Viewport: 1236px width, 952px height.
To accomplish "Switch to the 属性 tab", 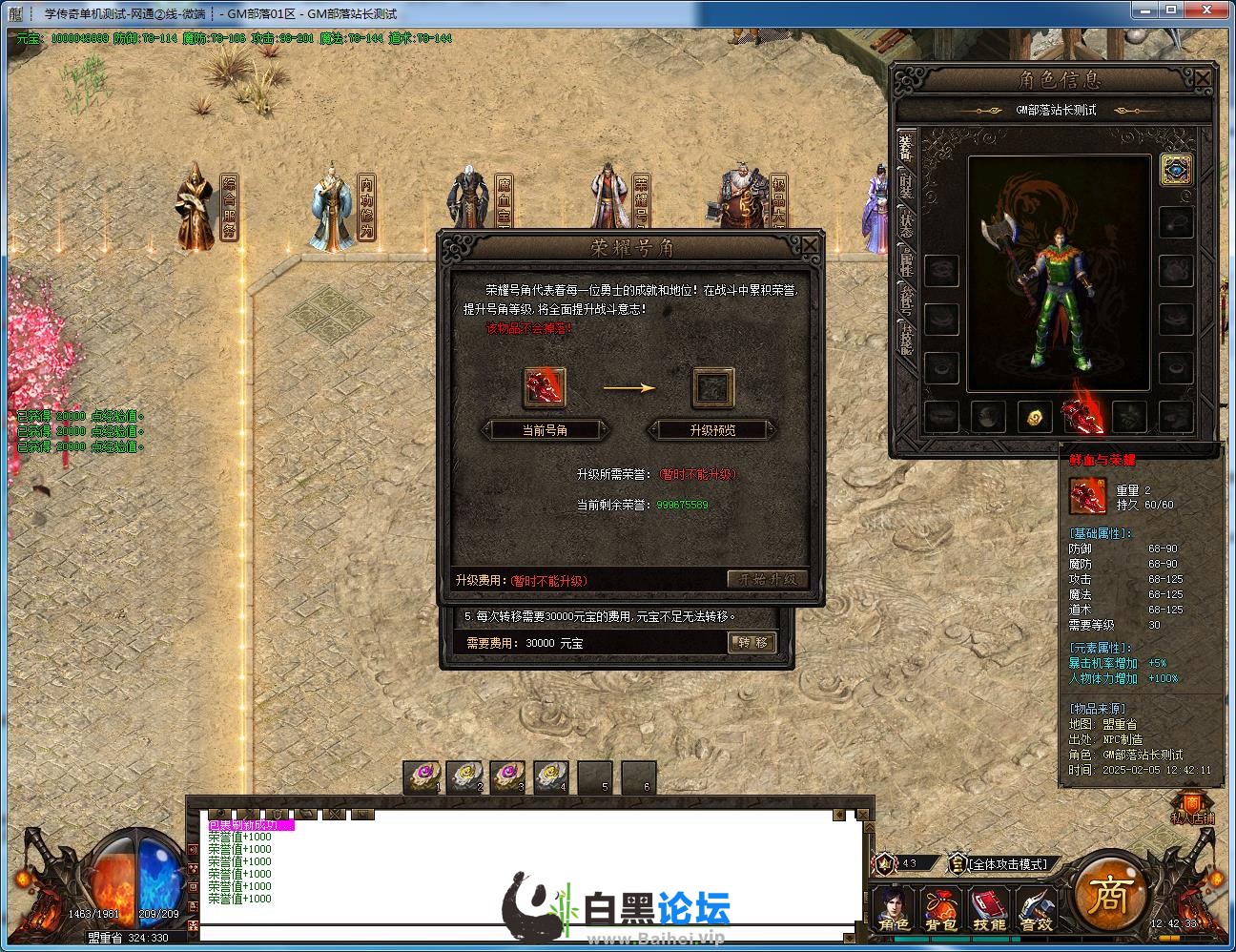I will (x=906, y=262).
